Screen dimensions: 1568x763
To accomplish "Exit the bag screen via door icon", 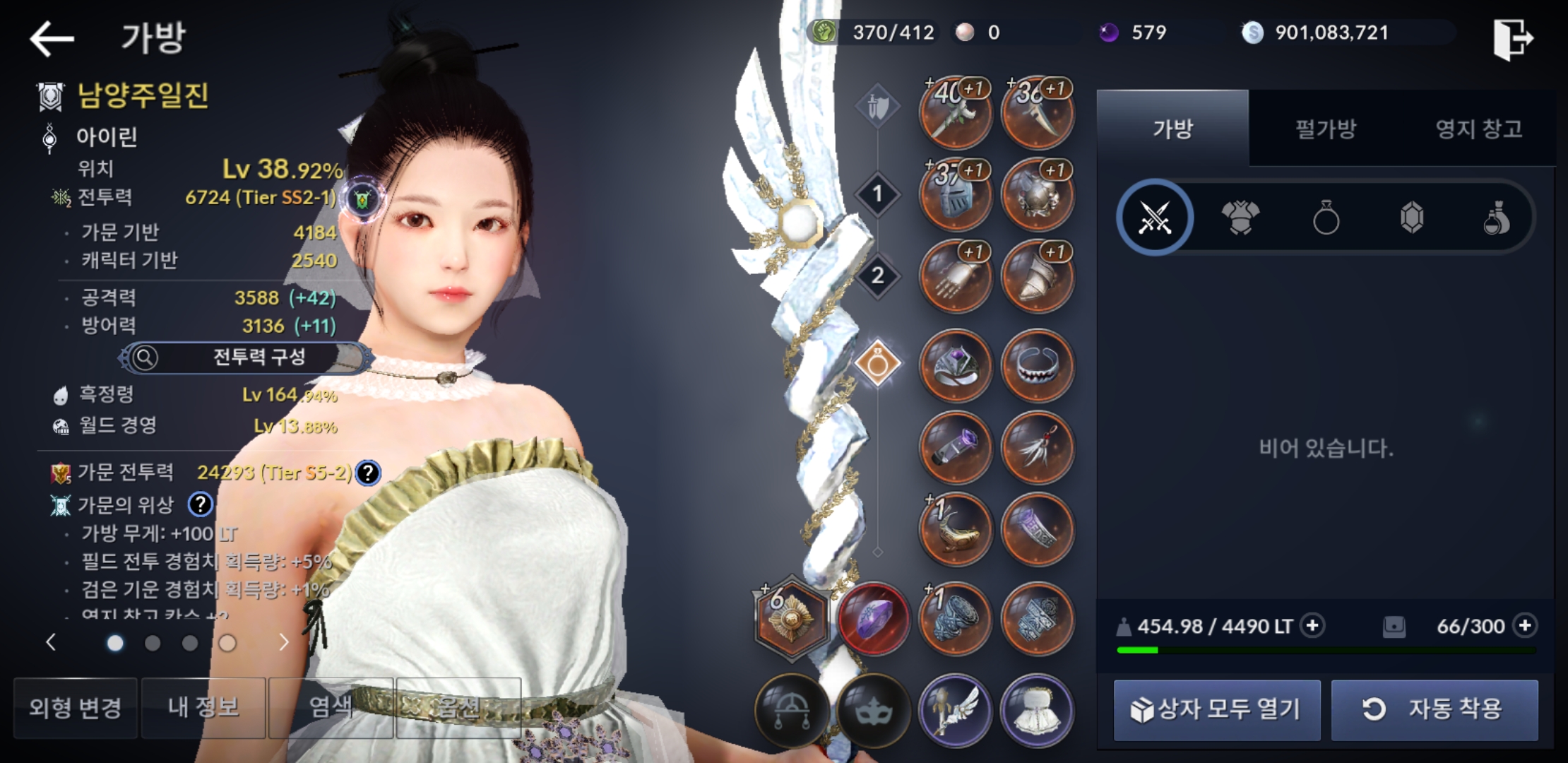I will pyautogui.click(x=1513, y=40).
